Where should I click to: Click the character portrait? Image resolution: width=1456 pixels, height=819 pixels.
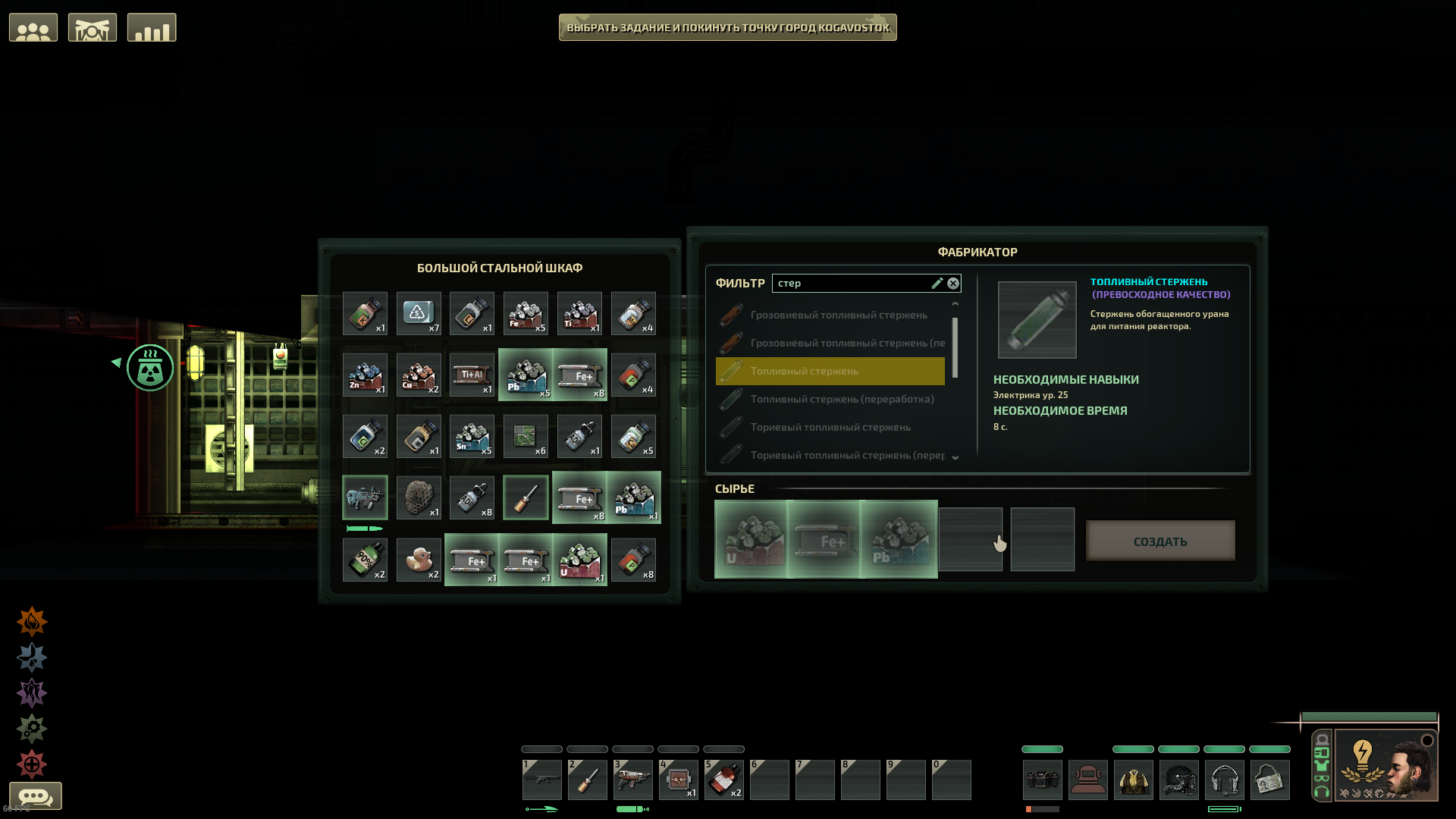pos(1385,764)
